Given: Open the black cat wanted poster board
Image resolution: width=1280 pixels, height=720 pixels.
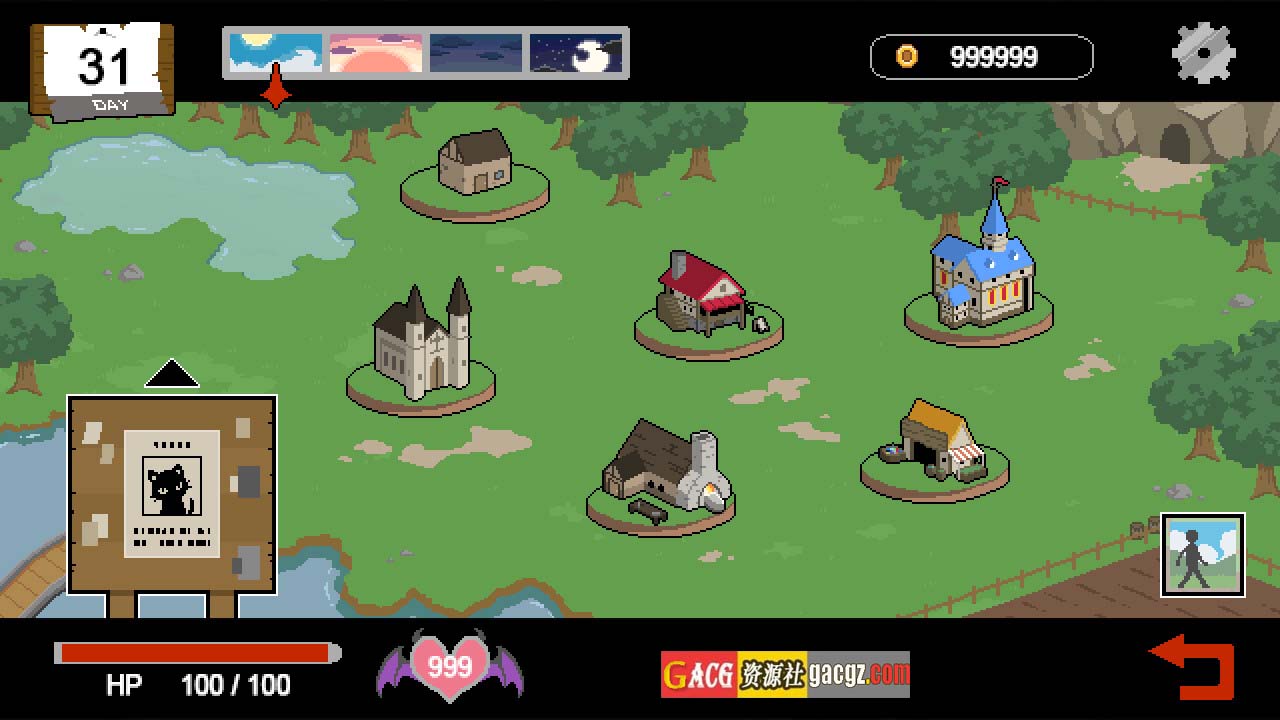Looking at the screenshot, I should pyautogui.click(x=172, y=494).
